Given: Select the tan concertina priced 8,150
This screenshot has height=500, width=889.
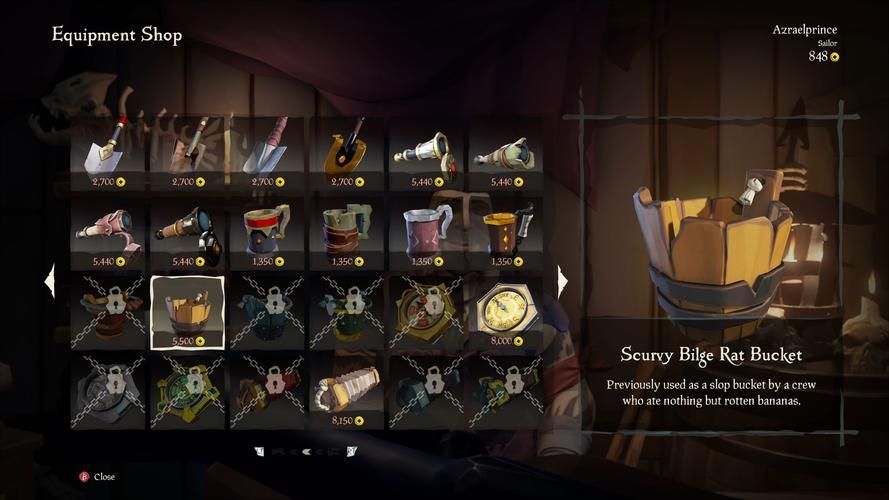Looking at the screenshot, I should (x=347, y=390).
